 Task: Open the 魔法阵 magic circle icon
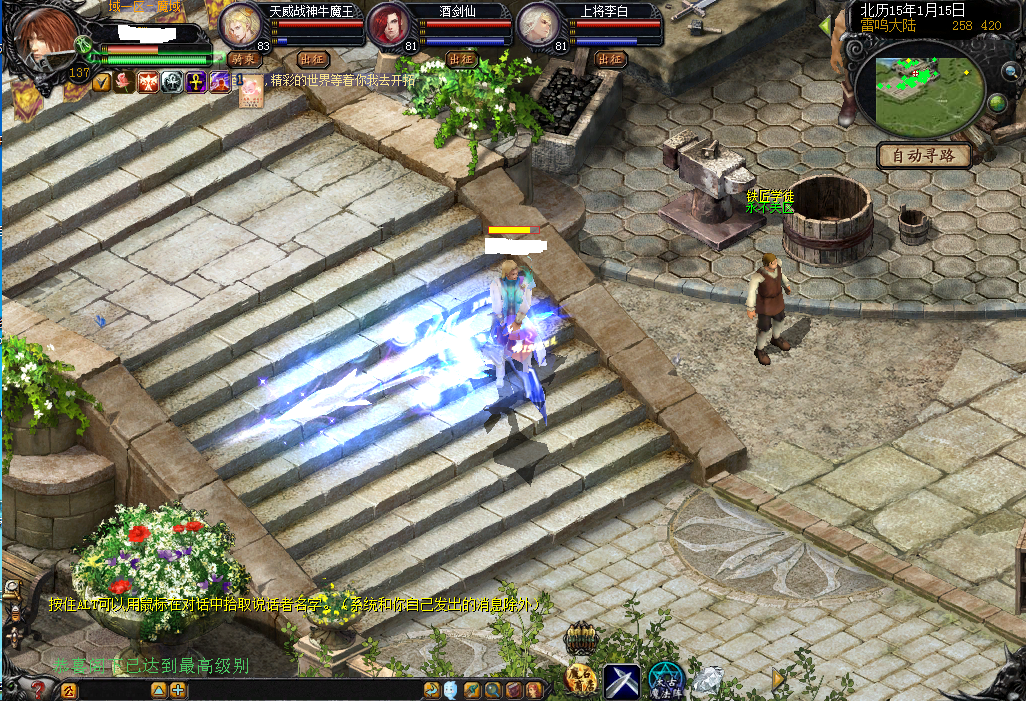[x=665, y=681]
